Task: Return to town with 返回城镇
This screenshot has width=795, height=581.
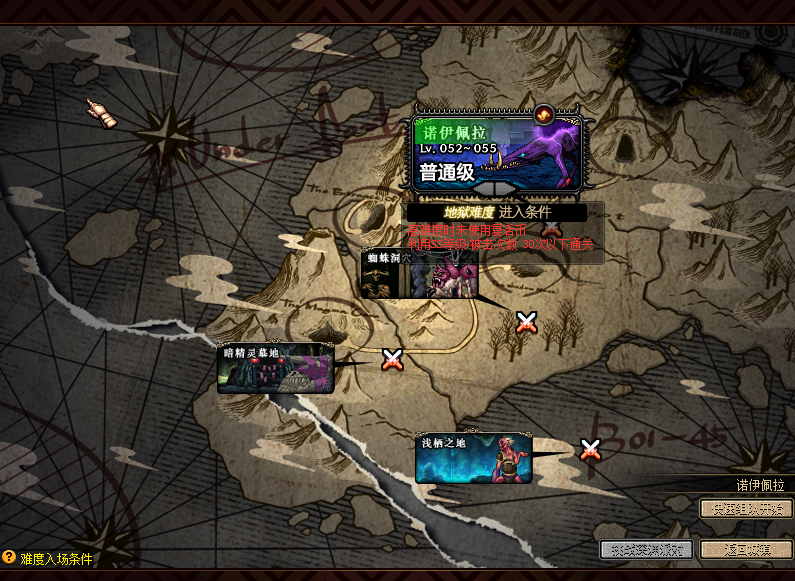Action: click(745, 549)
